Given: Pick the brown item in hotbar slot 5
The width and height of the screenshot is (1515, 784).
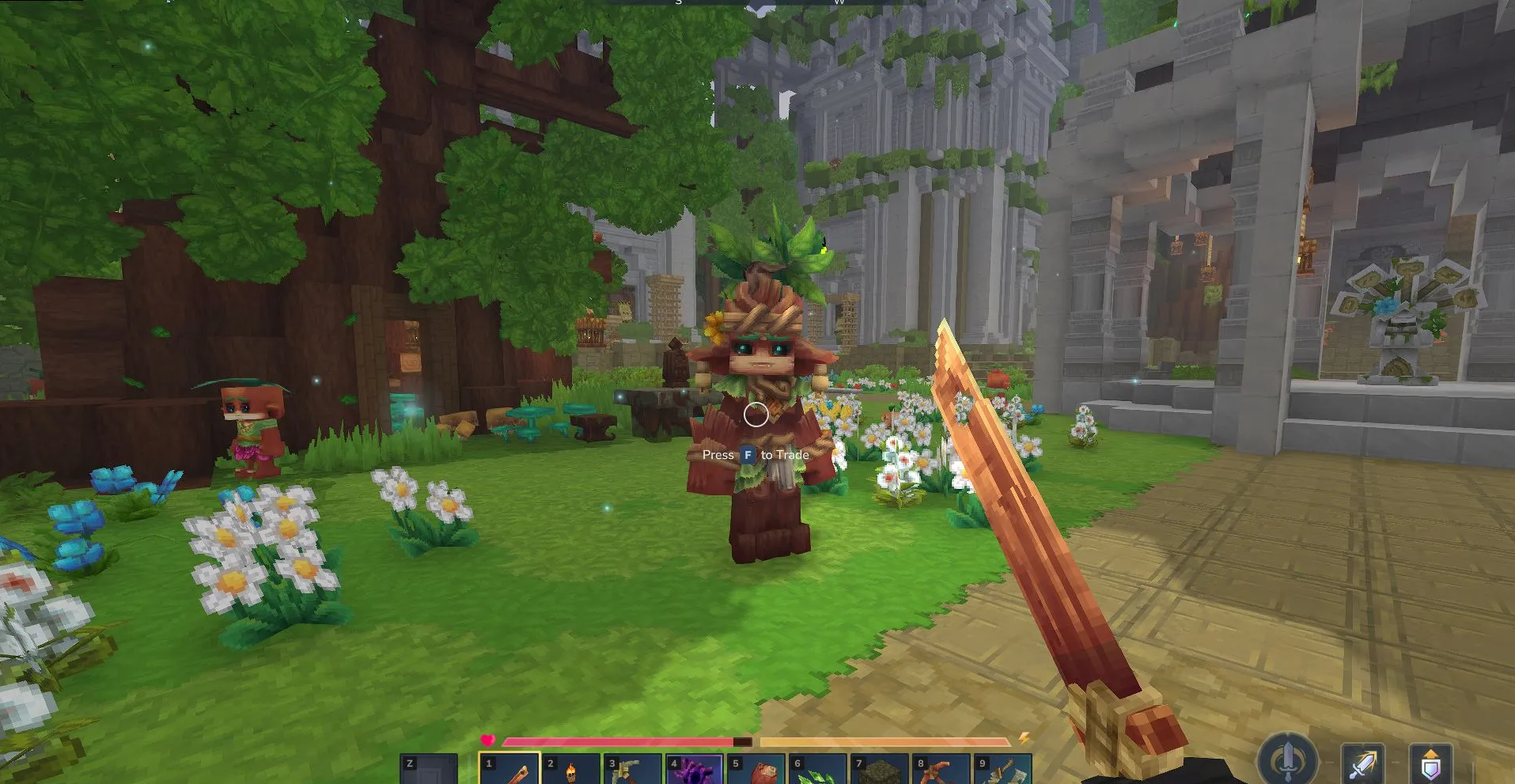Looking at the screenshot, I should click(x=756, y=769).
